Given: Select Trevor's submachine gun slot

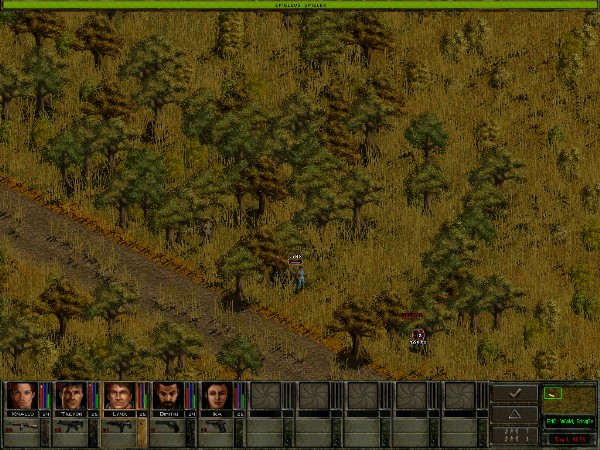Looking at the screenshot, I should pos(71,428).
